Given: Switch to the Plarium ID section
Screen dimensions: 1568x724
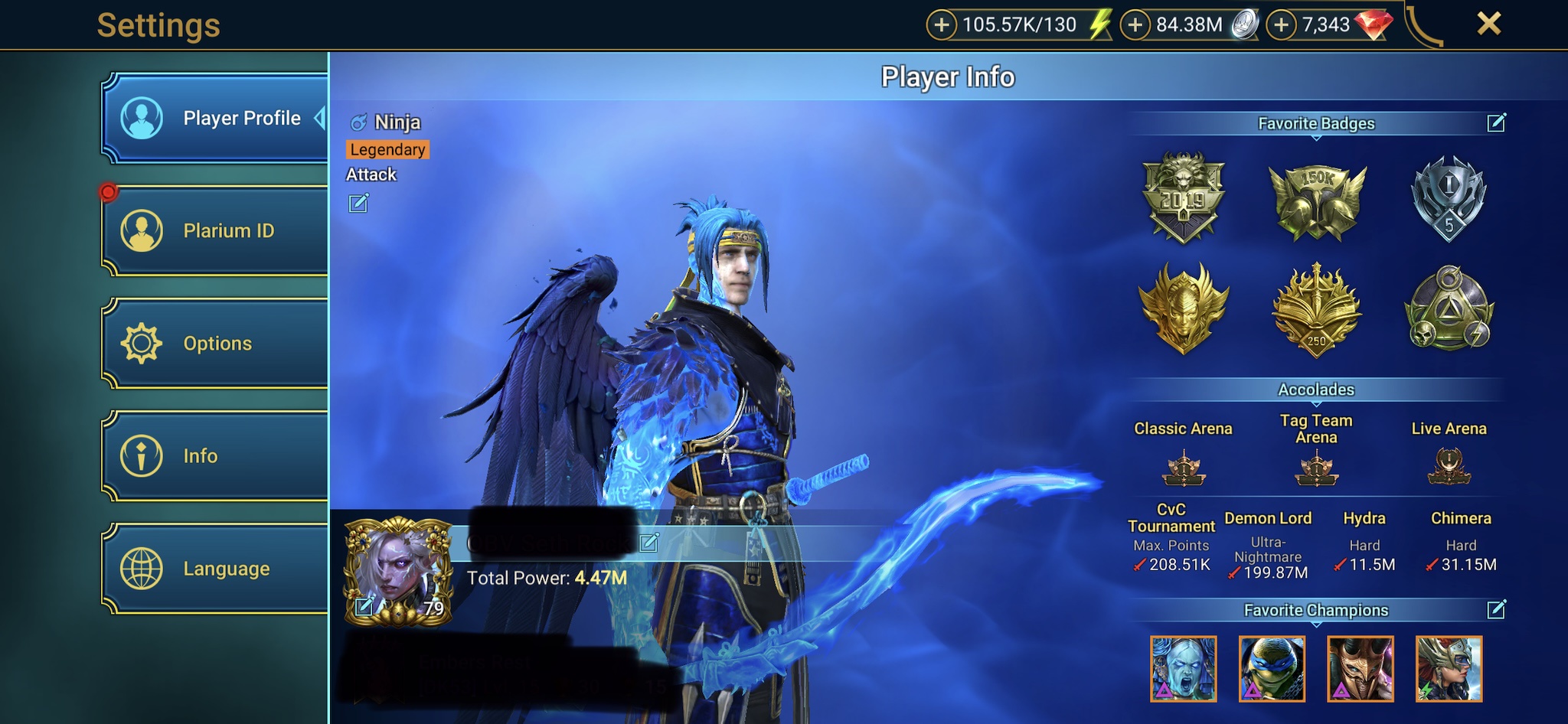Looking at the screenshot, I should tap(216, 230).
